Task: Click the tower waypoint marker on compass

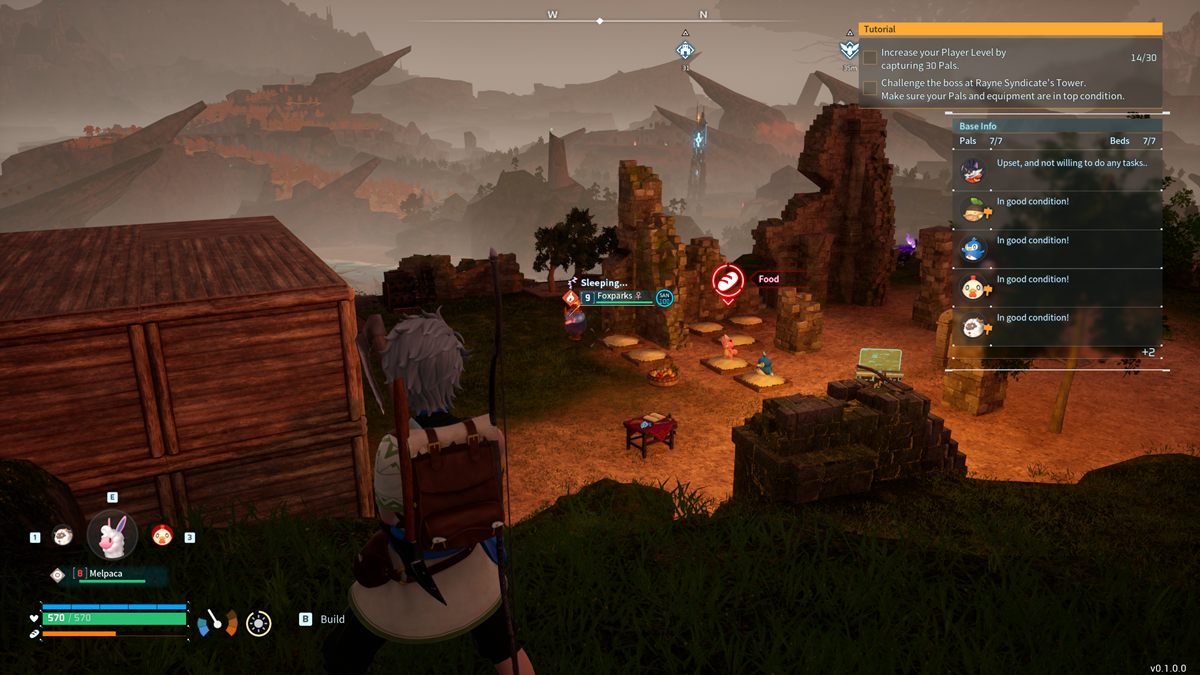Action: (685, 50)
